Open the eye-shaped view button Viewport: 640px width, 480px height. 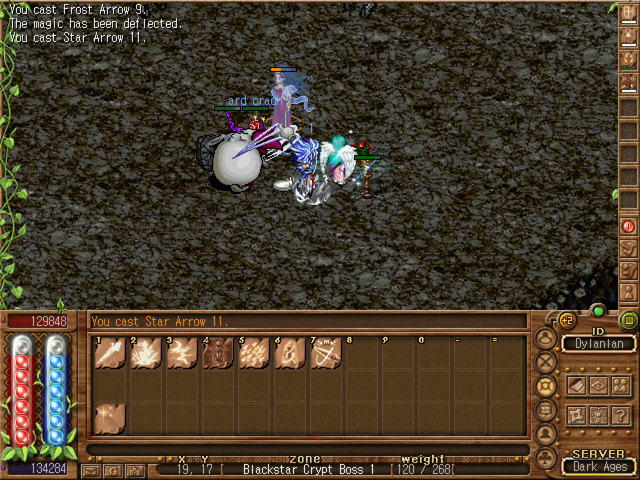coord(598,384)
